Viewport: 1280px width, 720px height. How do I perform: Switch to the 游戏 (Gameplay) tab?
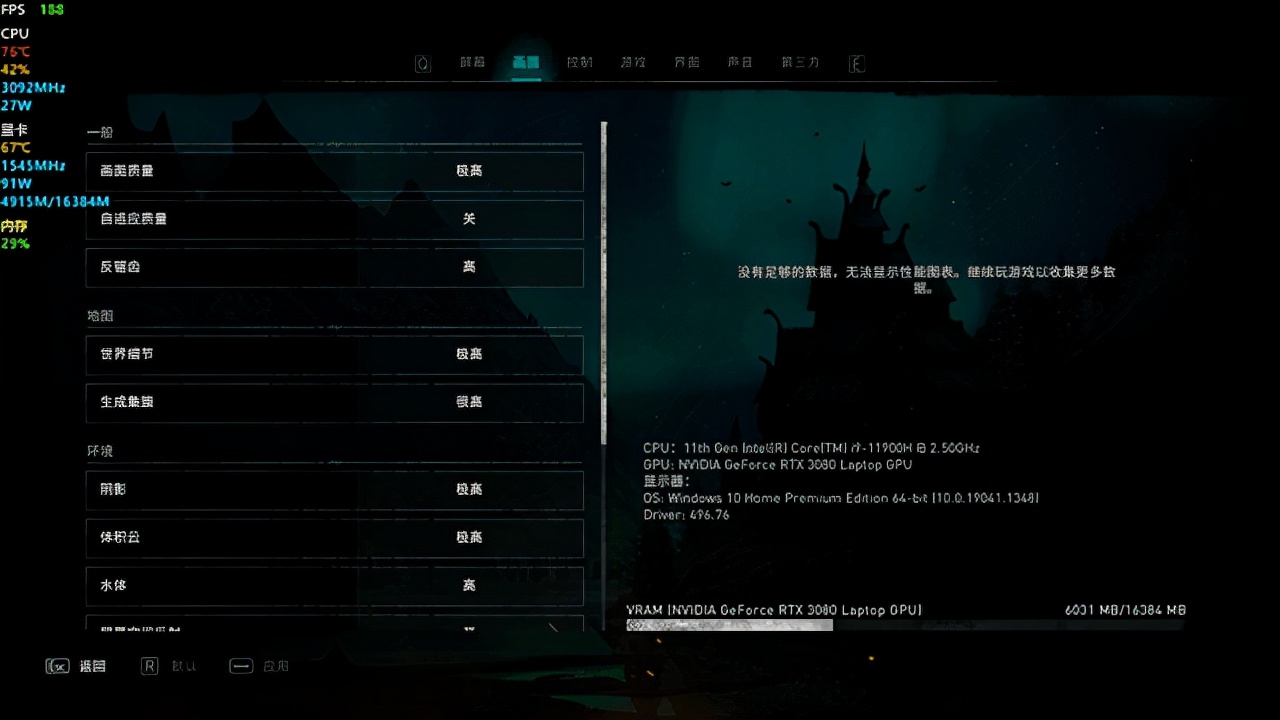coord(633,63)
